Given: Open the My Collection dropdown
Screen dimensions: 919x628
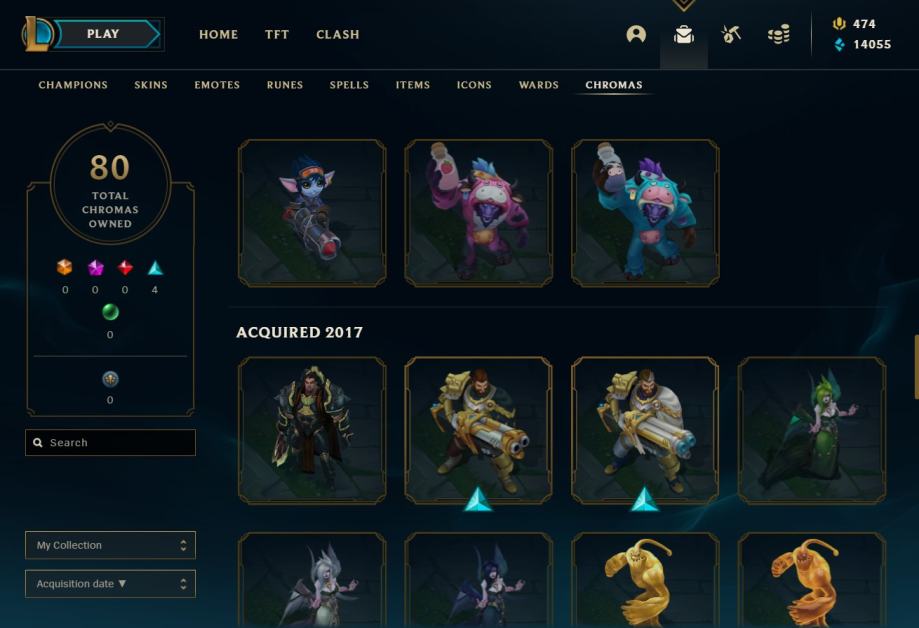Looking at the screenshot, I should click(x=110, y=545).
